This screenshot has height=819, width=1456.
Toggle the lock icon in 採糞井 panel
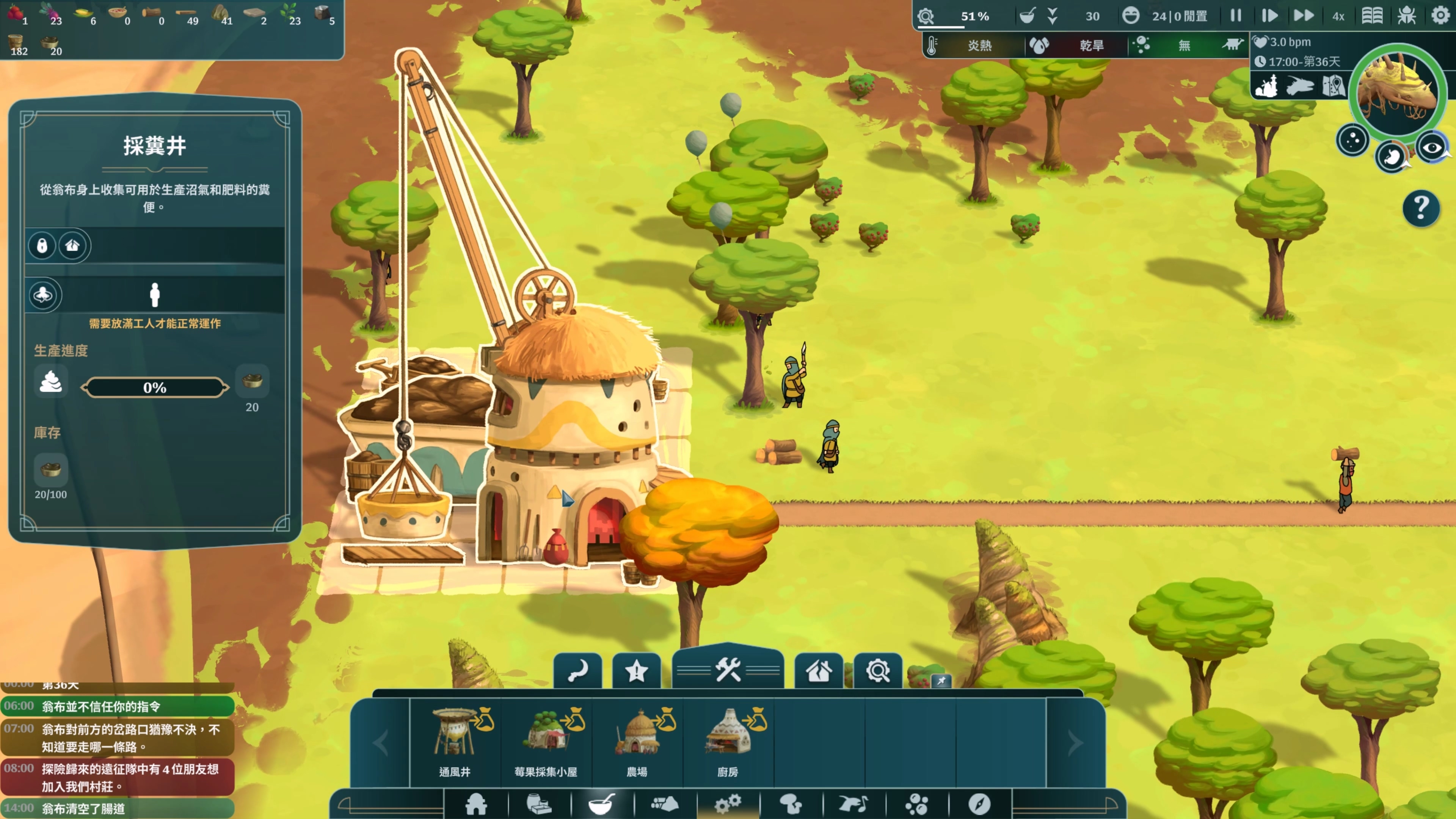pyautogui.click(x=42, y=245)
